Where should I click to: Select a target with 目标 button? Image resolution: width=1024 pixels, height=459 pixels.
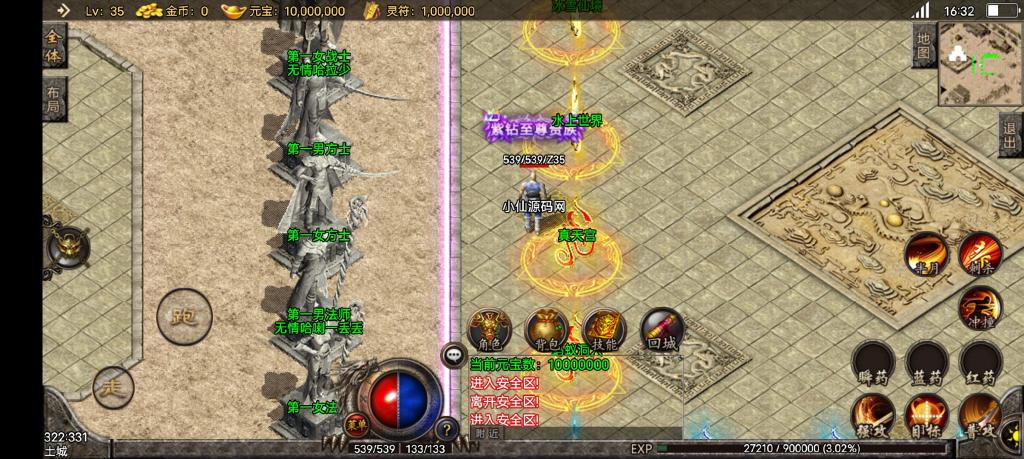[927, 414]
